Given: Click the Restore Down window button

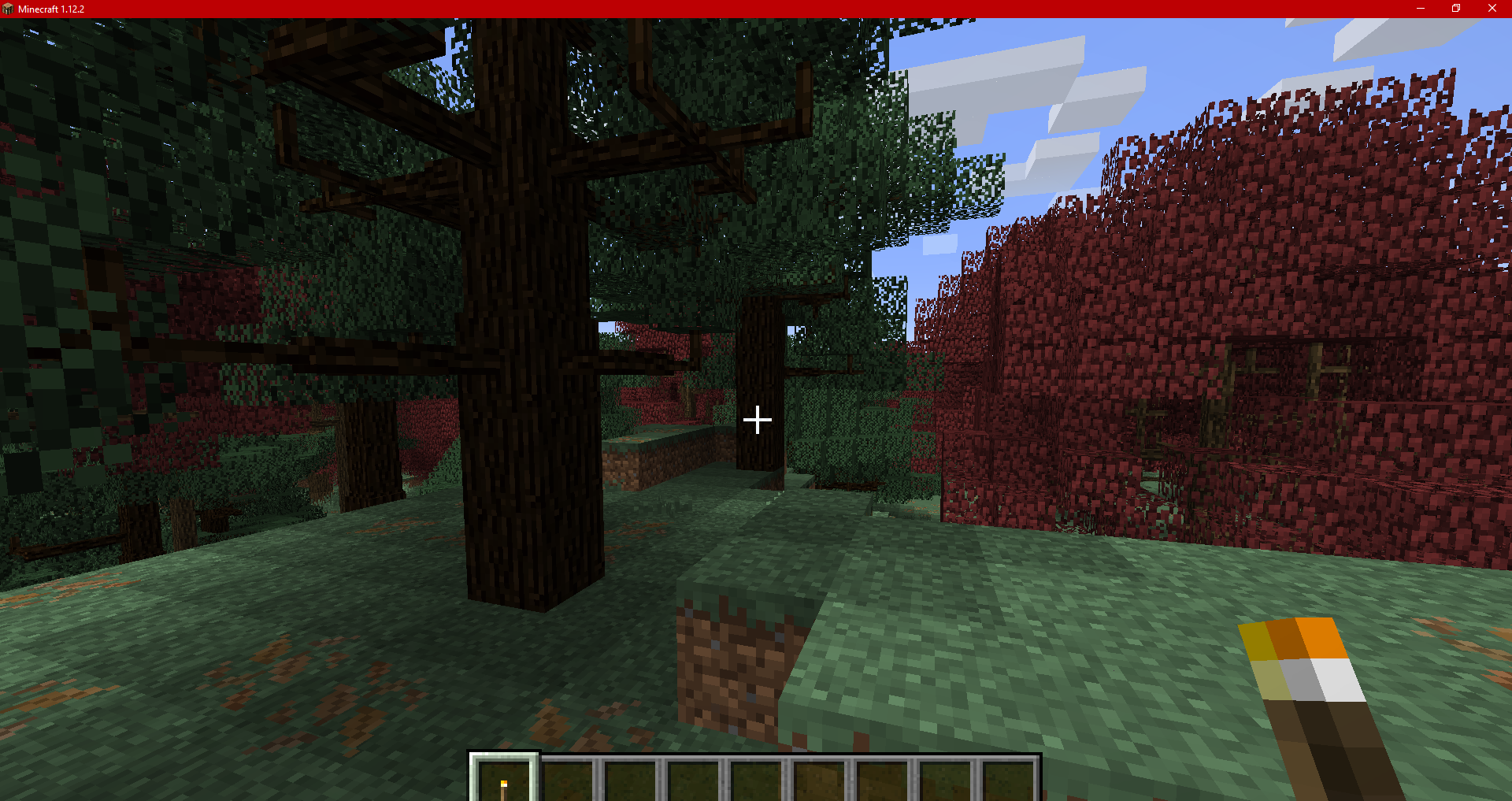Looking at the screenshot, I should point(1455,9).
